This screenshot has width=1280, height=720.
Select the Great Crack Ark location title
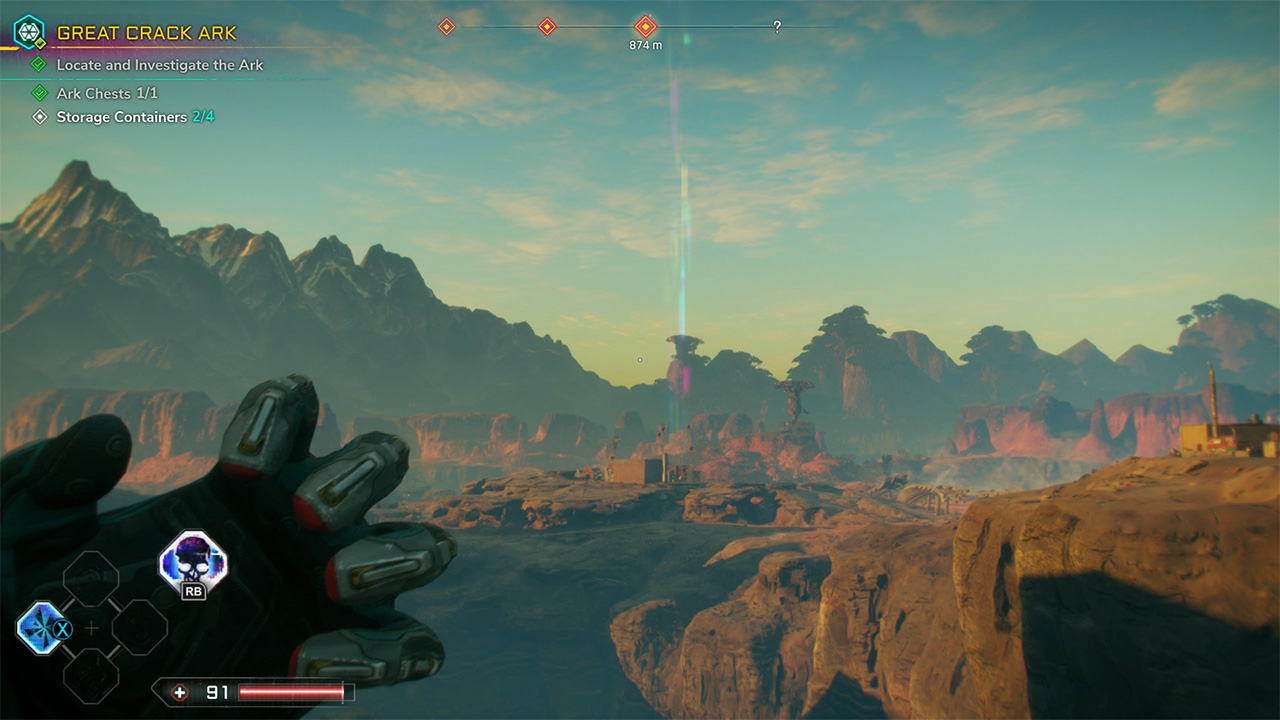(146, 33)
